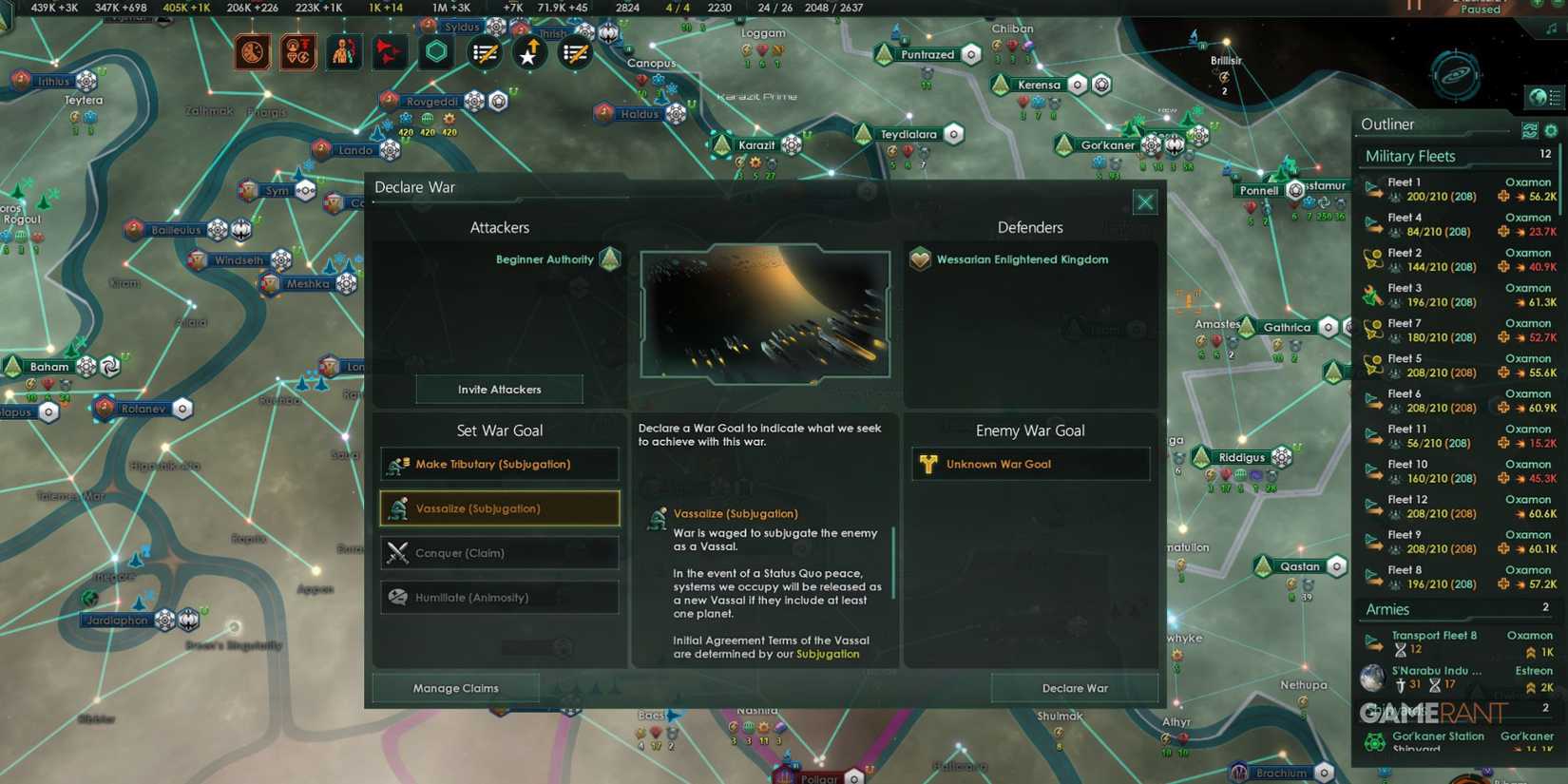Click the species figure alert icon in toolbar
Viewport: 1568px width, 784px height.
click(344, 52)
